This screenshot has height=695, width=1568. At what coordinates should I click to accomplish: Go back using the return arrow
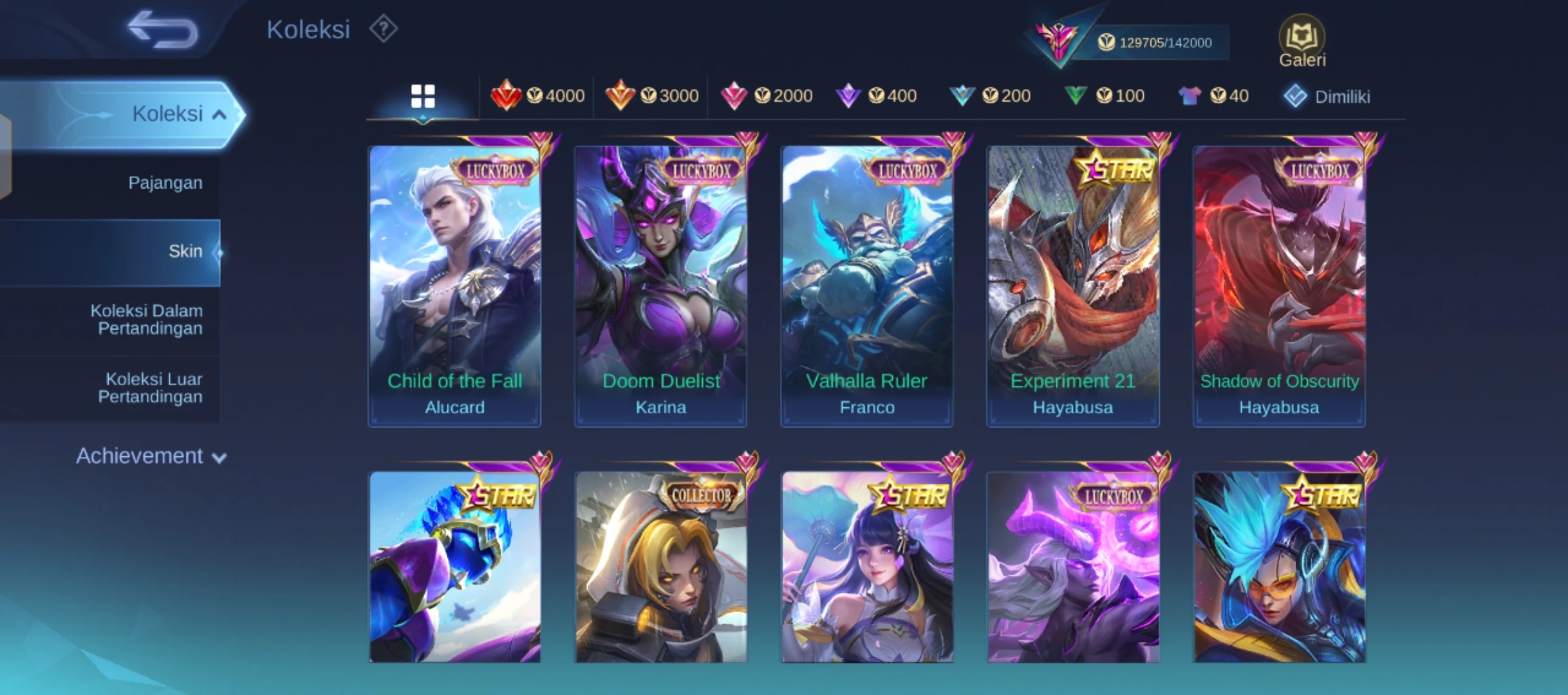[162, 30]
